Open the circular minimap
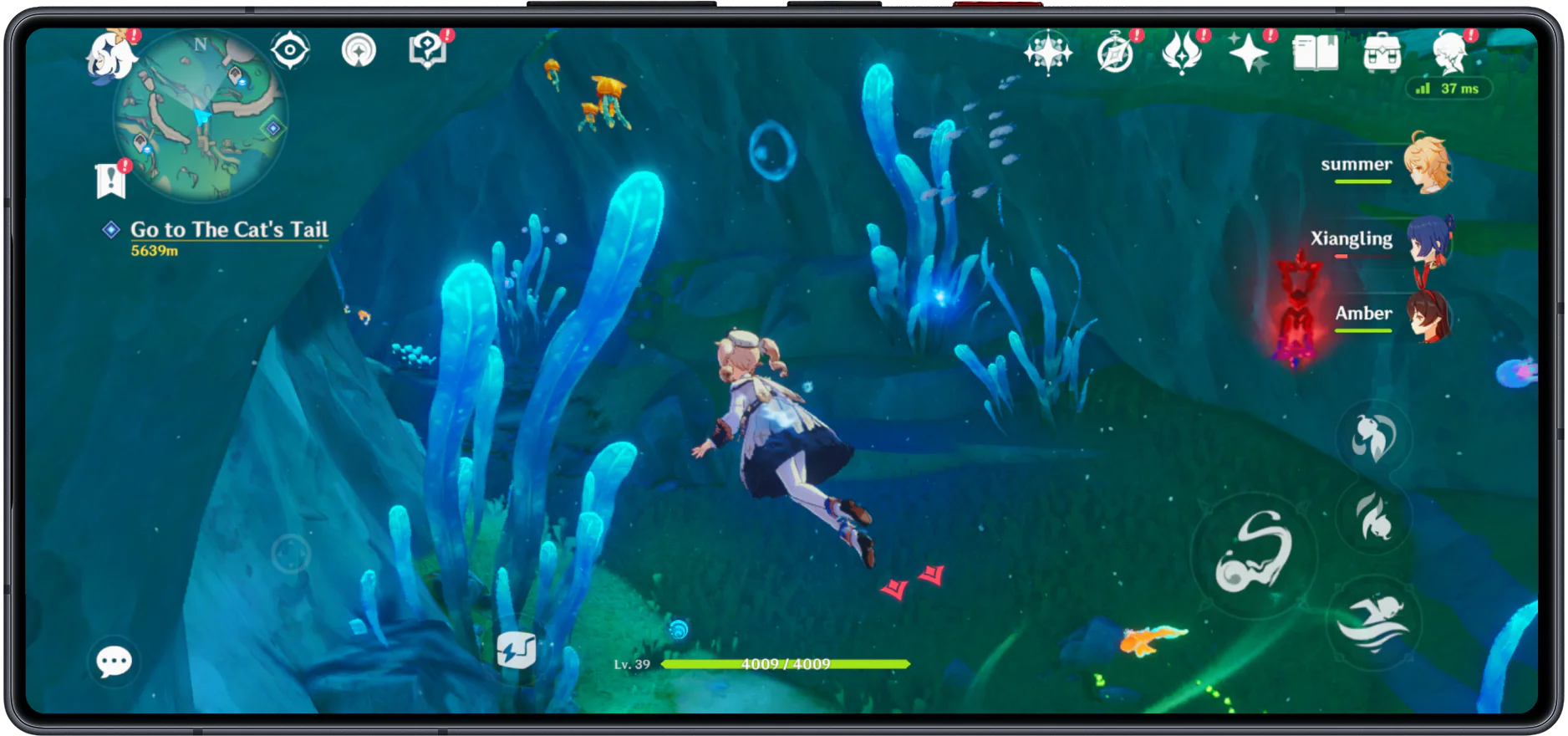 [201, 117]
